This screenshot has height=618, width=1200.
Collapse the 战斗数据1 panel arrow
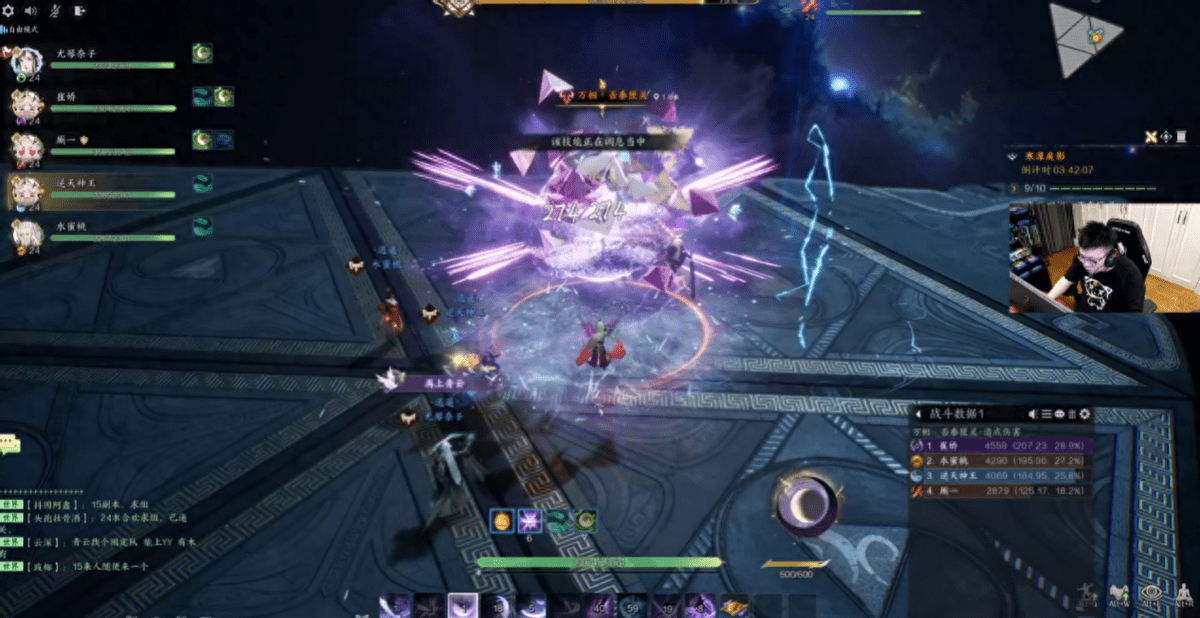(917, 414)
